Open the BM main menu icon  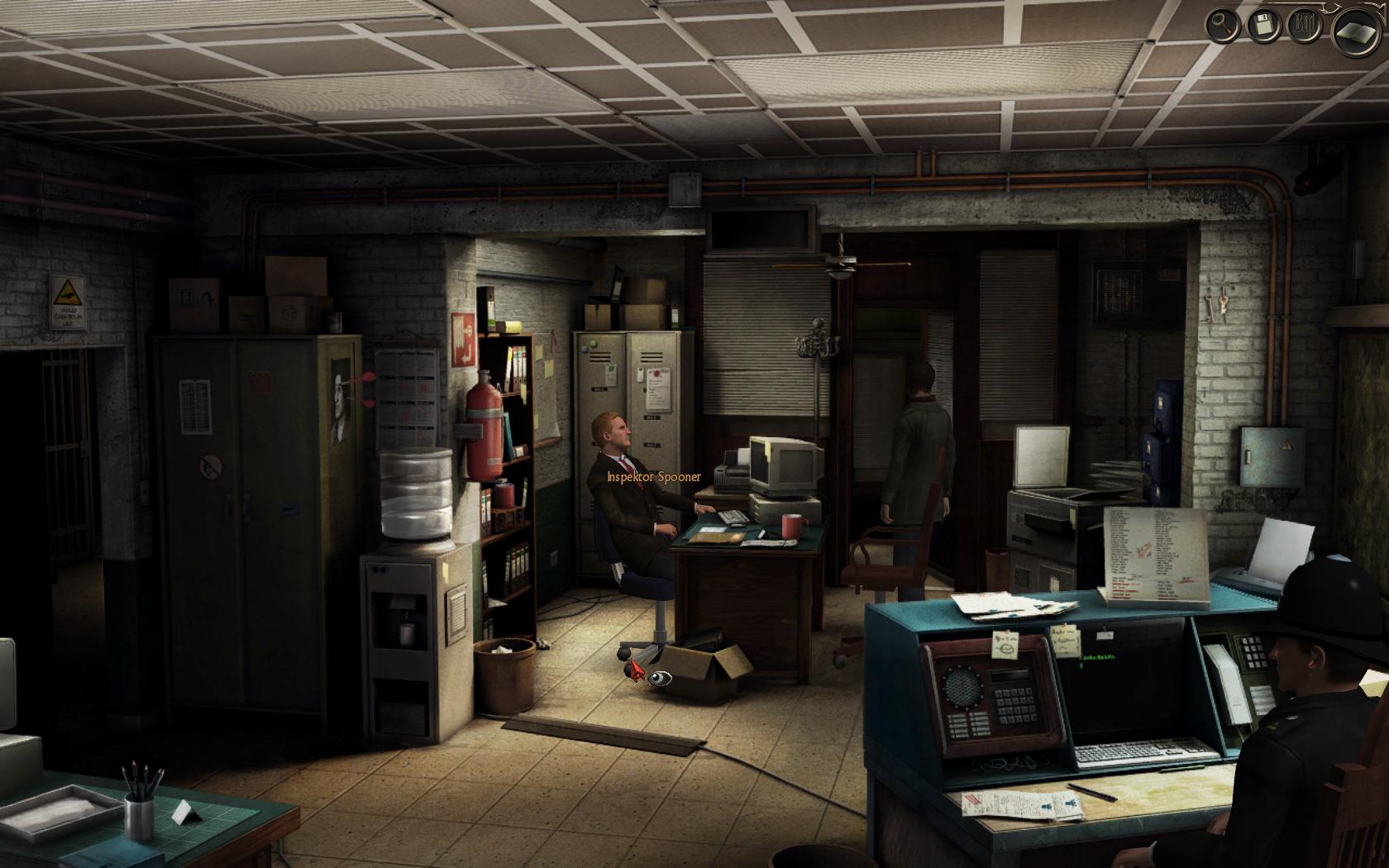click(x=1305, y=26)
